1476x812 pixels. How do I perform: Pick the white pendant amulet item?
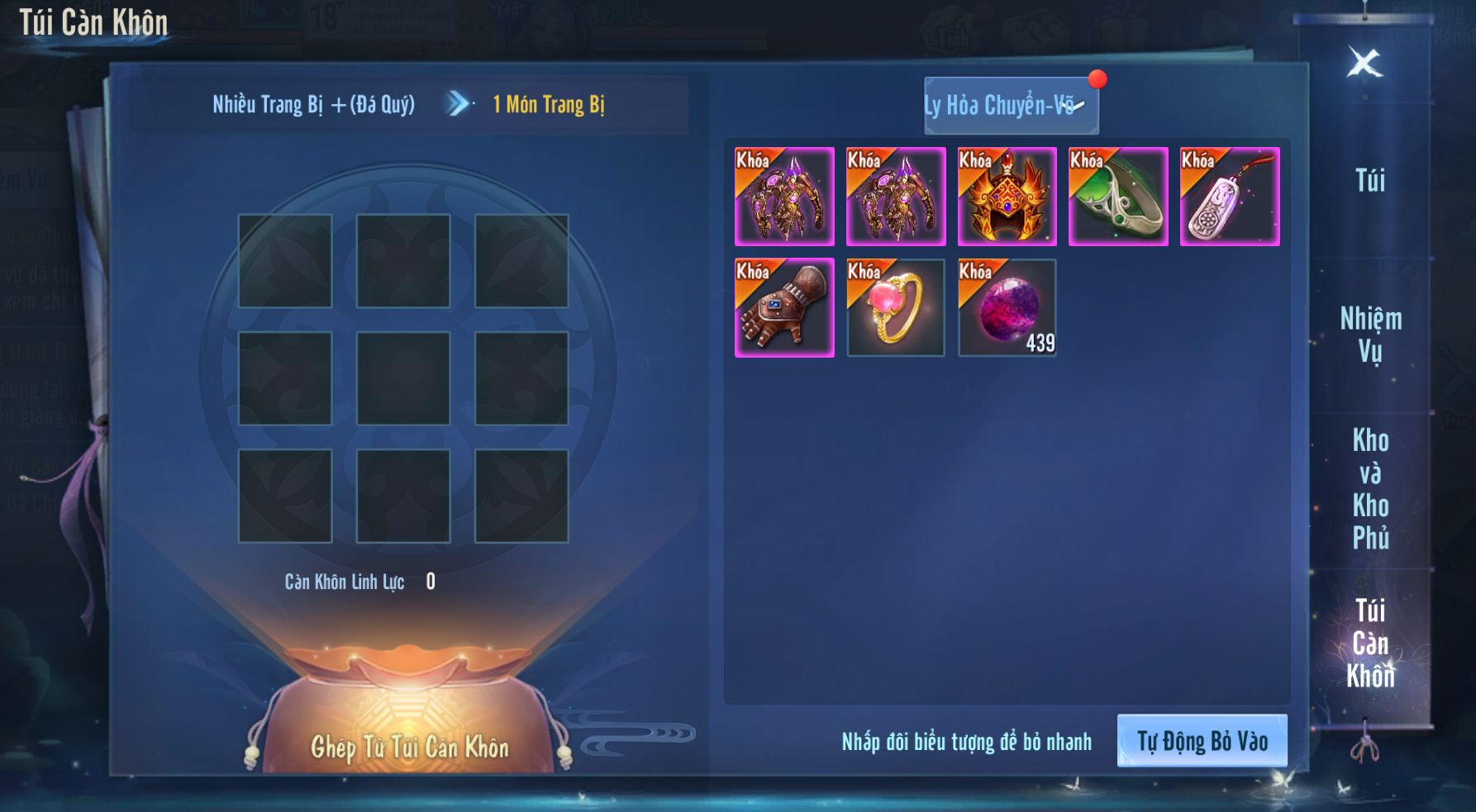1230,197
